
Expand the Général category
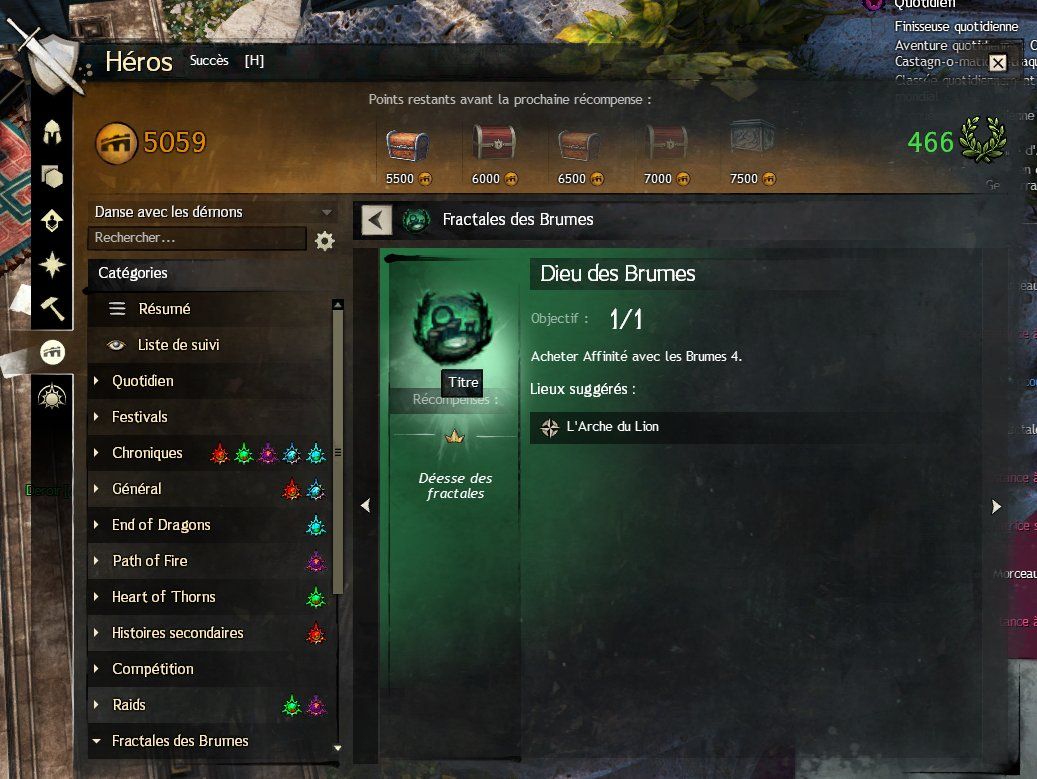tap(136, 489)
